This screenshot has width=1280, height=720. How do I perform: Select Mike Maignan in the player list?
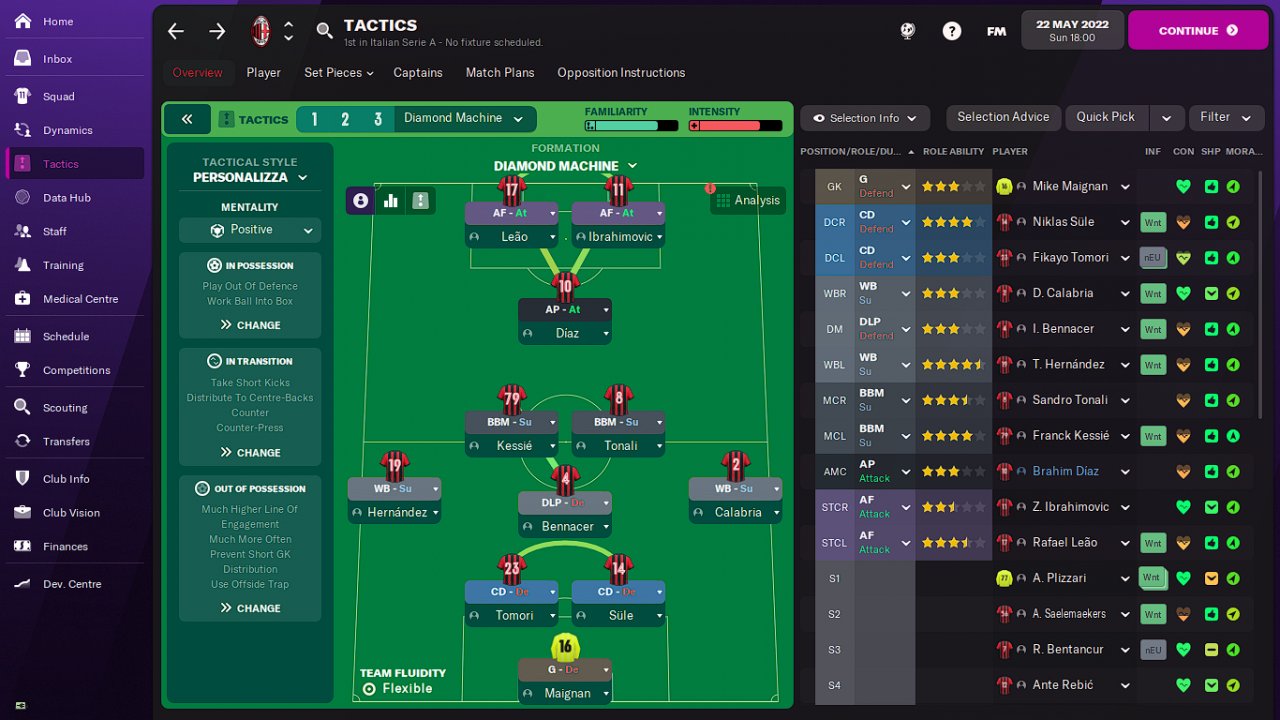[x=1070, y=186]
